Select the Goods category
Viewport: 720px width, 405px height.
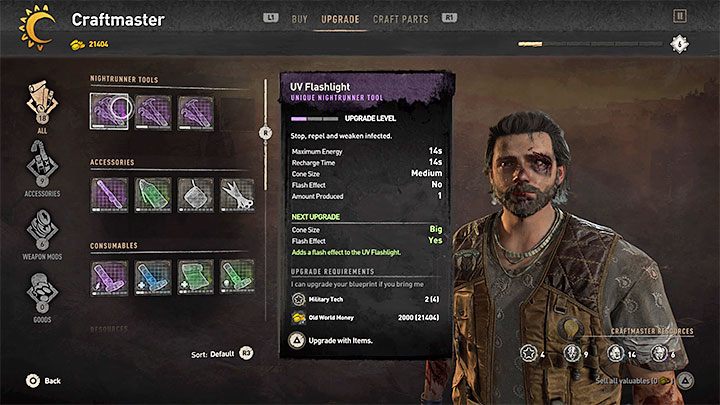point(42,298)
